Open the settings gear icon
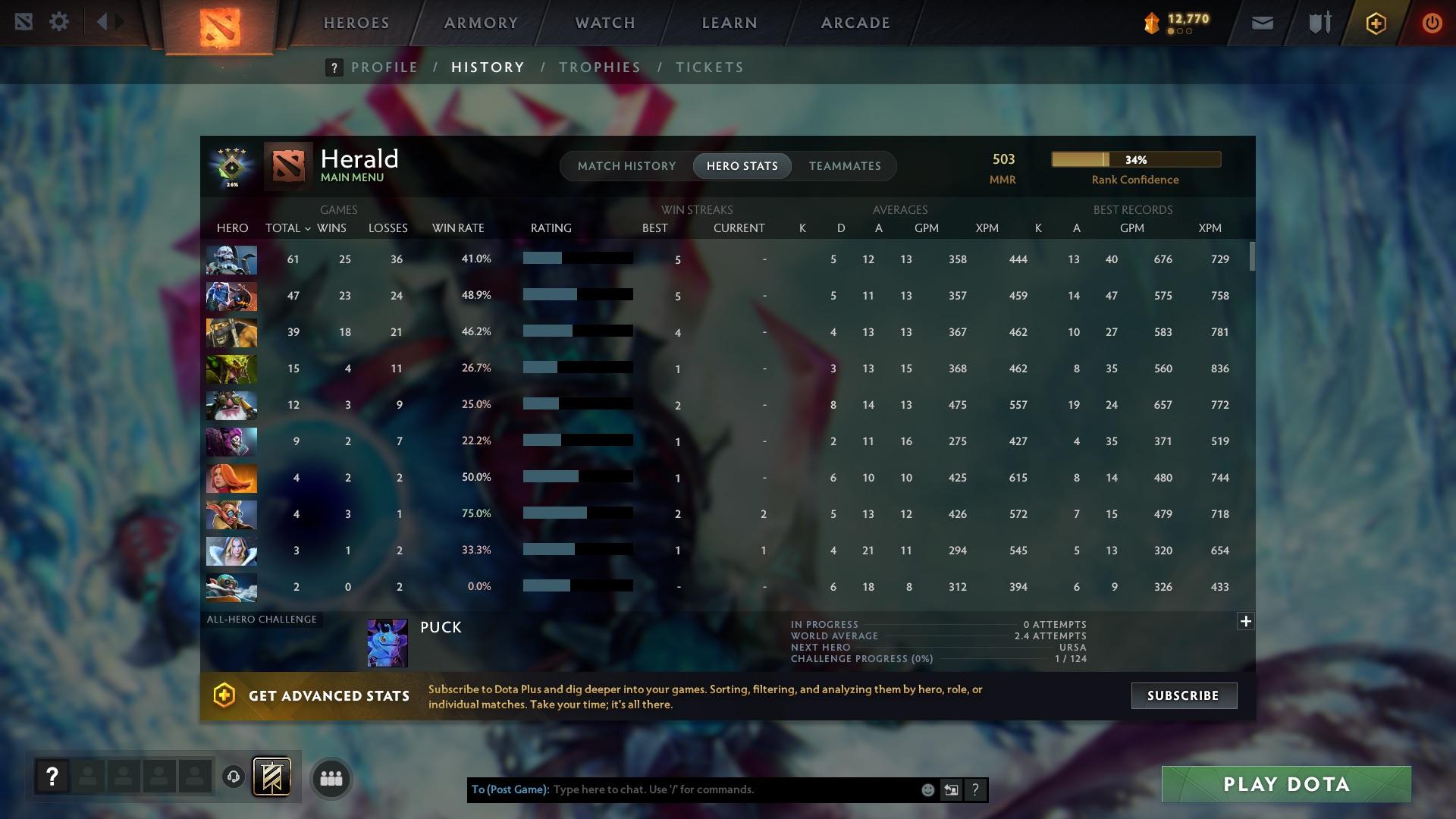Viewport: 1456px width, 819px height. (59, 21)
